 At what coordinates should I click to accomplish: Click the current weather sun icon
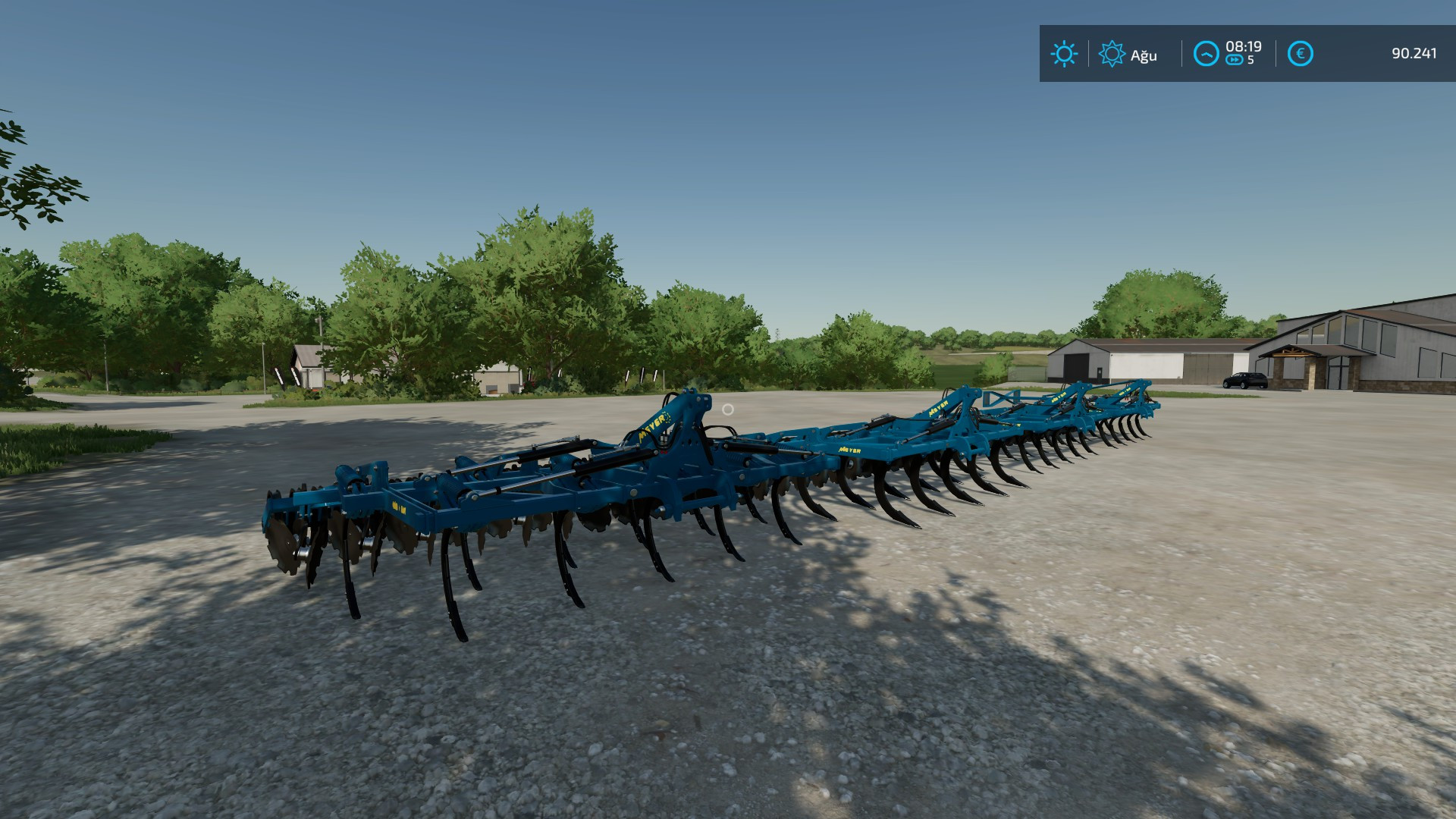point(1065,54)
